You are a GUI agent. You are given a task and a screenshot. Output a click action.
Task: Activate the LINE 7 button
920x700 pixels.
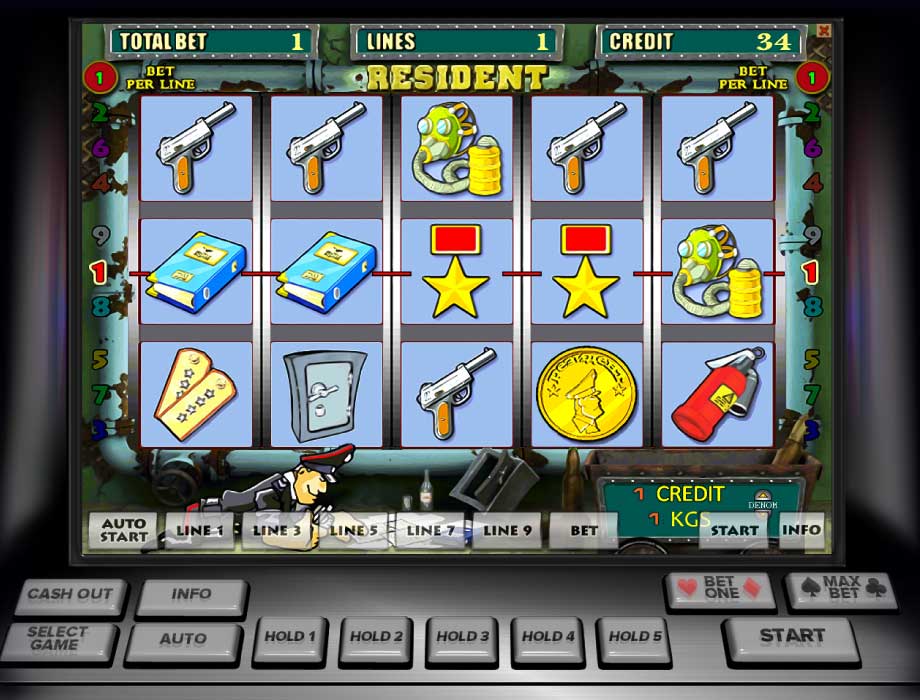click(x=431, y=531)
